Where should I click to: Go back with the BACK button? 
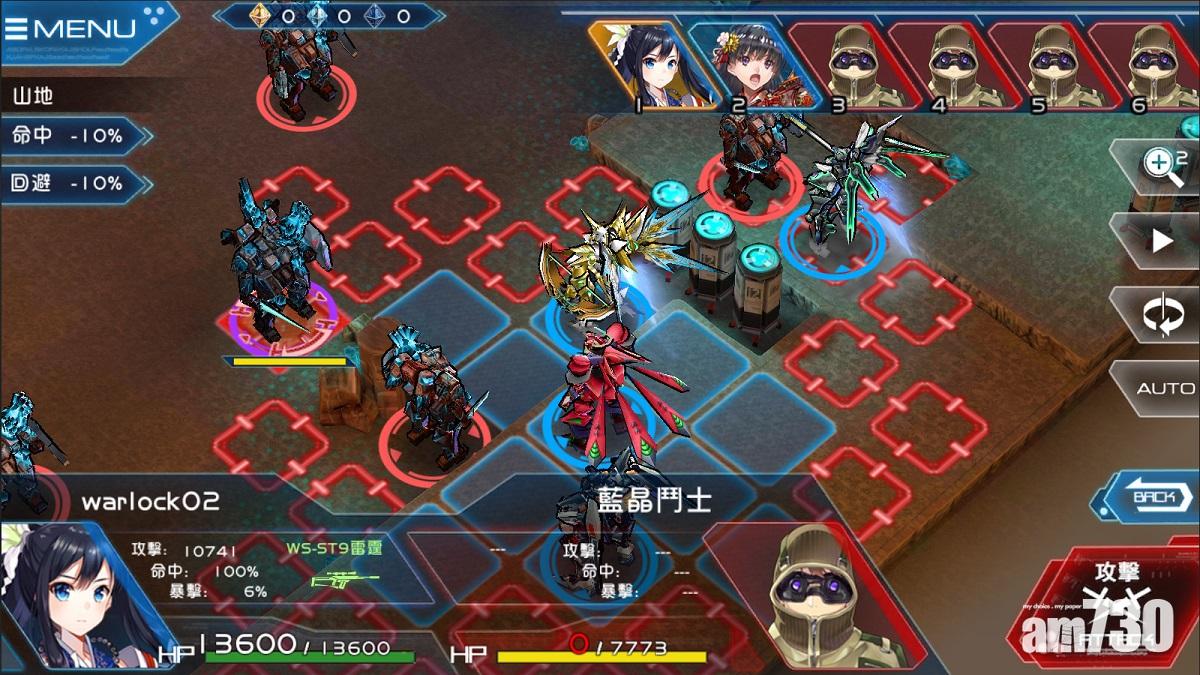tap(1151, 496)
